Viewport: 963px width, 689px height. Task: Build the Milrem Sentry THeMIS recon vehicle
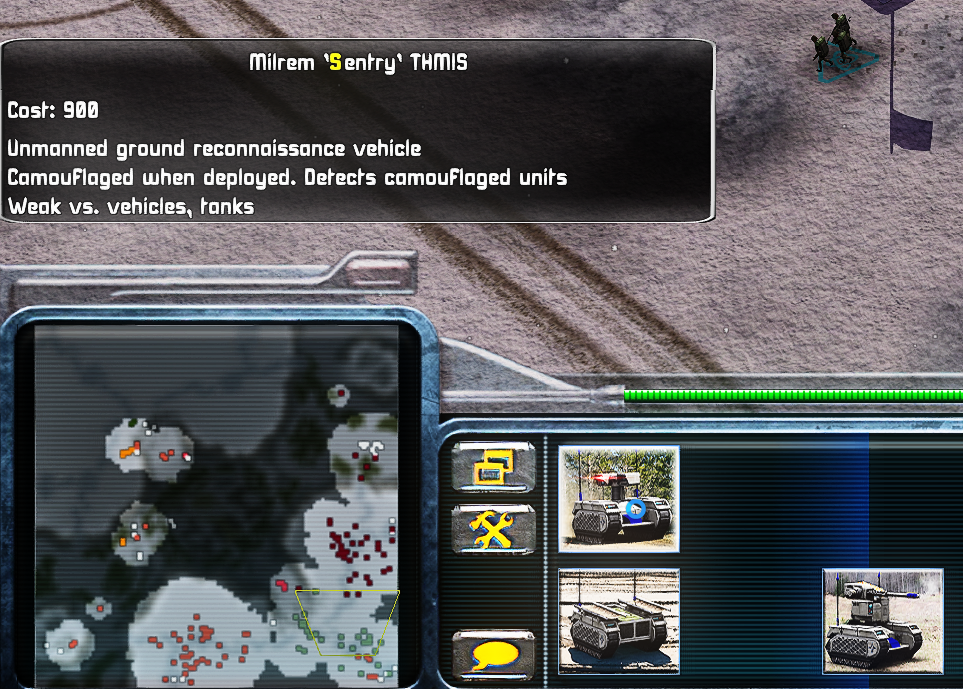(619, 497)
